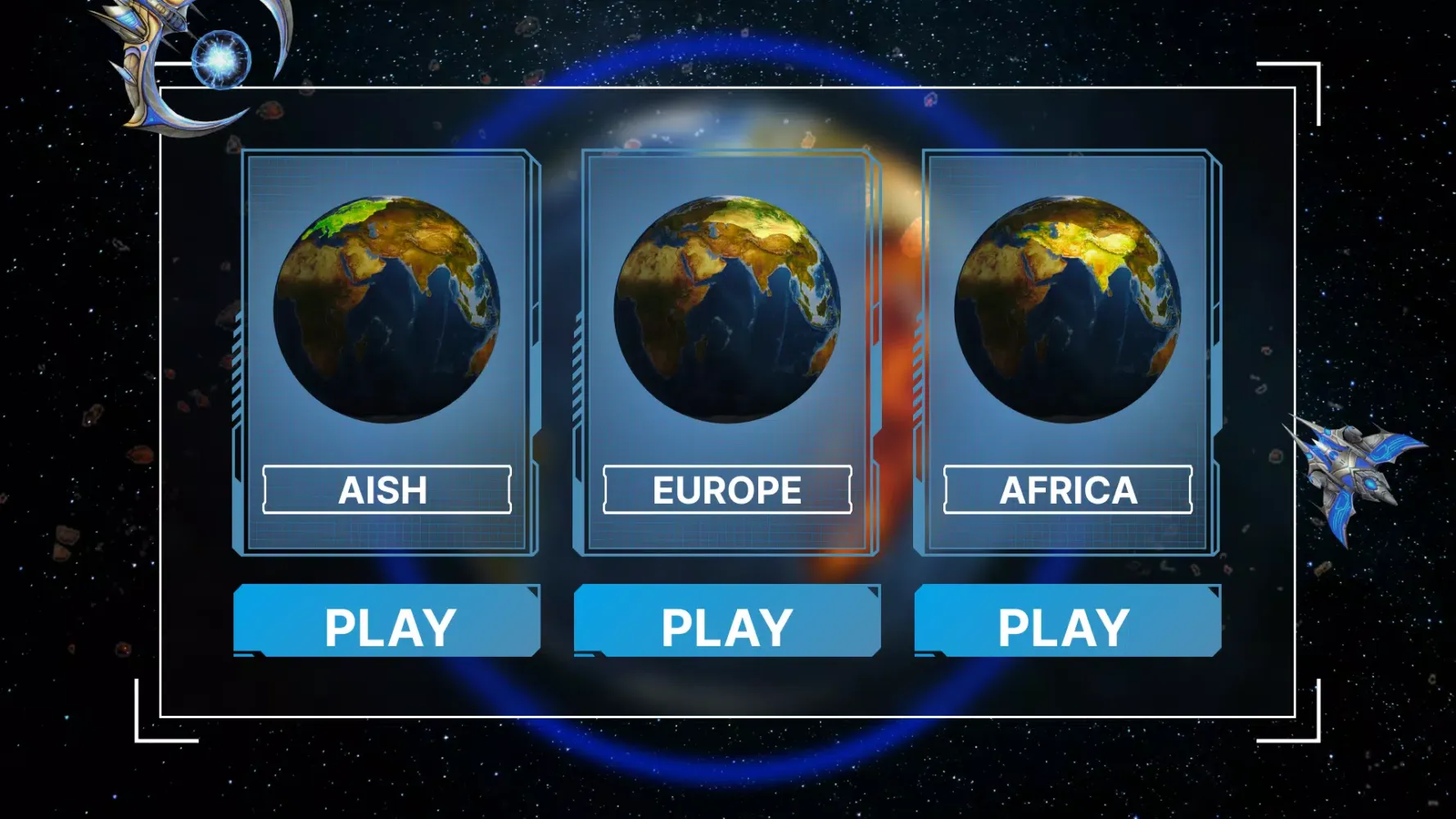This screenshot has height=819, width=1456.
Task: Click the EUROPE name label
Action: (727, 490)
